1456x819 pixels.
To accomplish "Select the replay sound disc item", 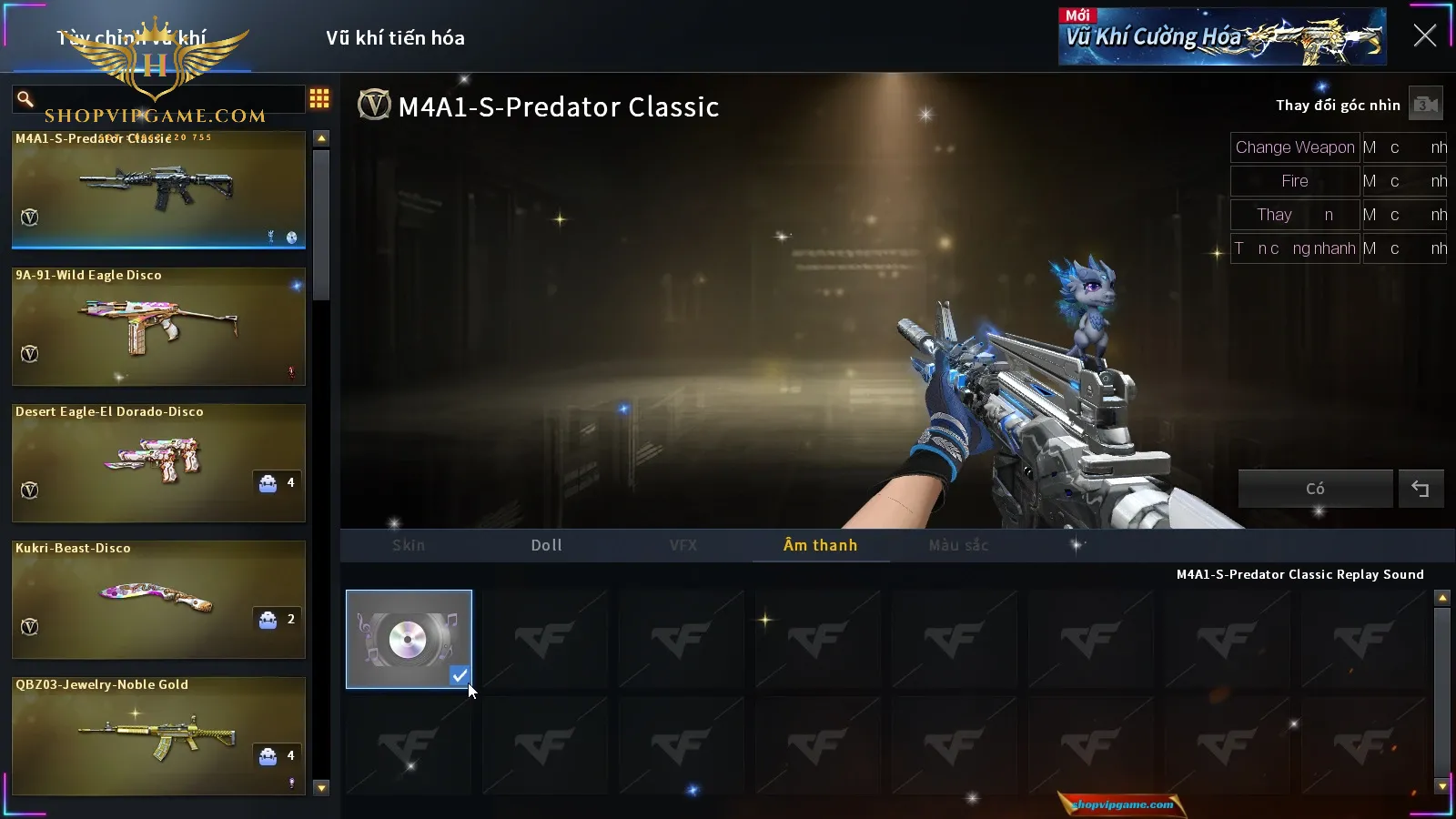I will tap(409, 639).
